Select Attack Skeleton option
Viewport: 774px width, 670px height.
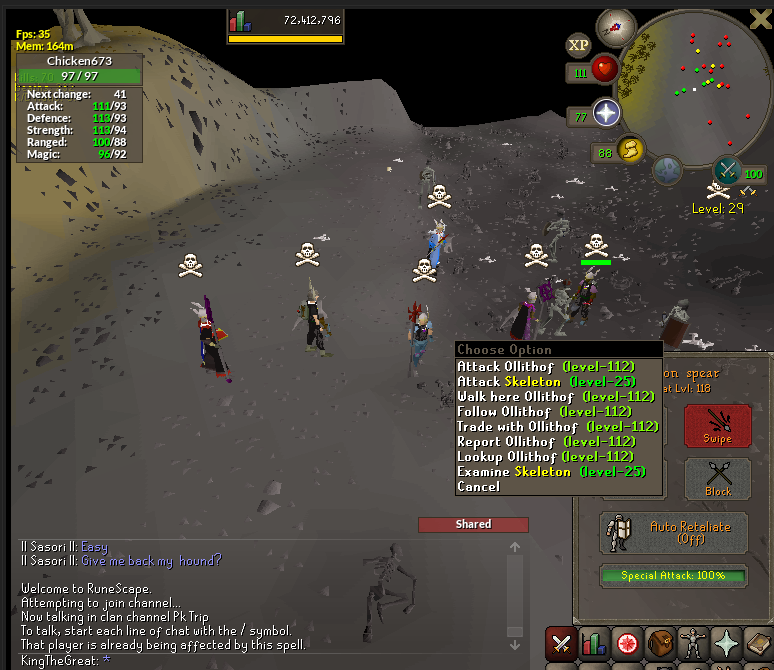[540, 382]
